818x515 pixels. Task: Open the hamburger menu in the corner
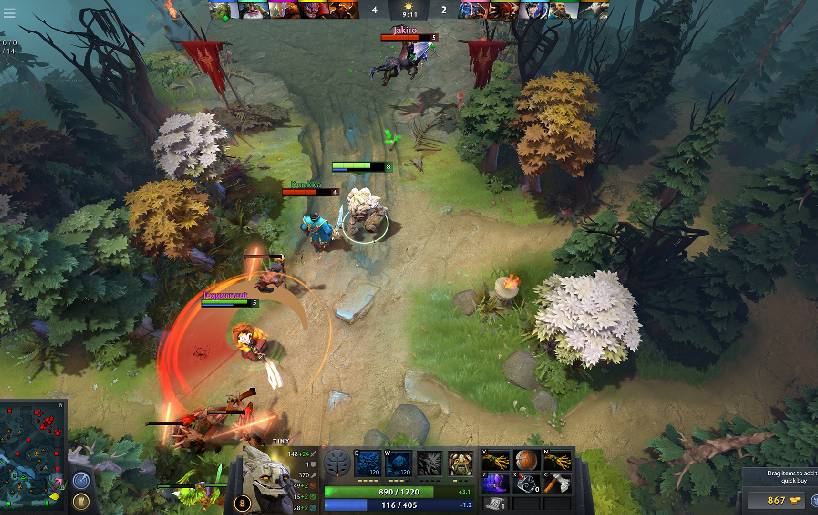click(x=8, y=12)
